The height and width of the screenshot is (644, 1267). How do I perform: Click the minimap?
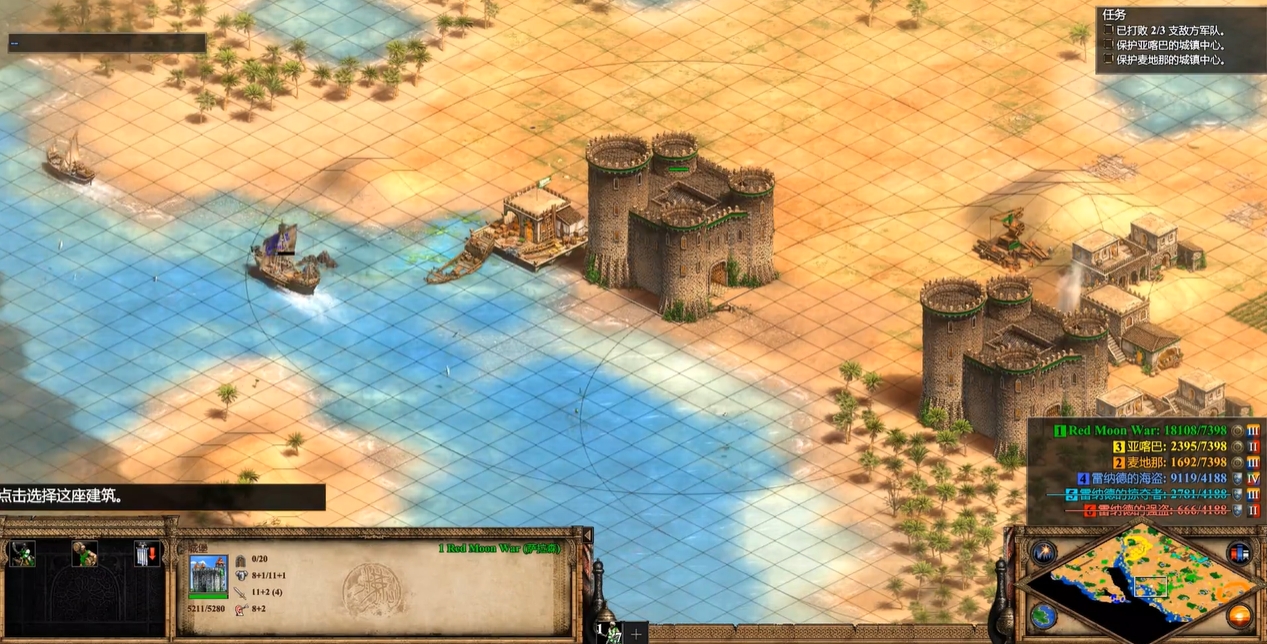(1140, 582)
